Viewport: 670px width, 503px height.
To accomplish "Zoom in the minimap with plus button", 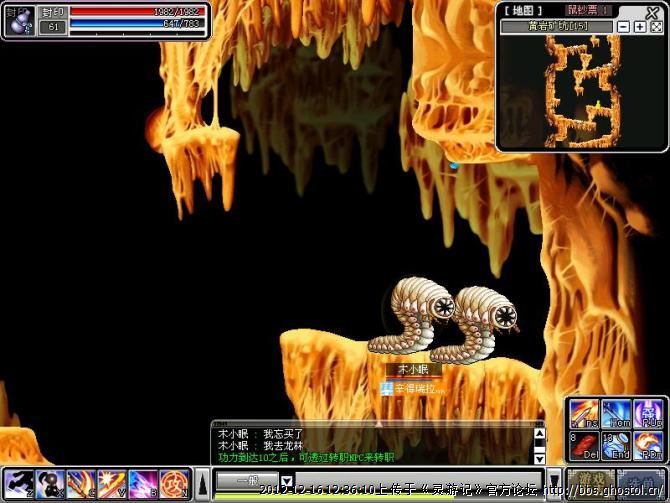I will pyautogui.click(x=640, y=27).
